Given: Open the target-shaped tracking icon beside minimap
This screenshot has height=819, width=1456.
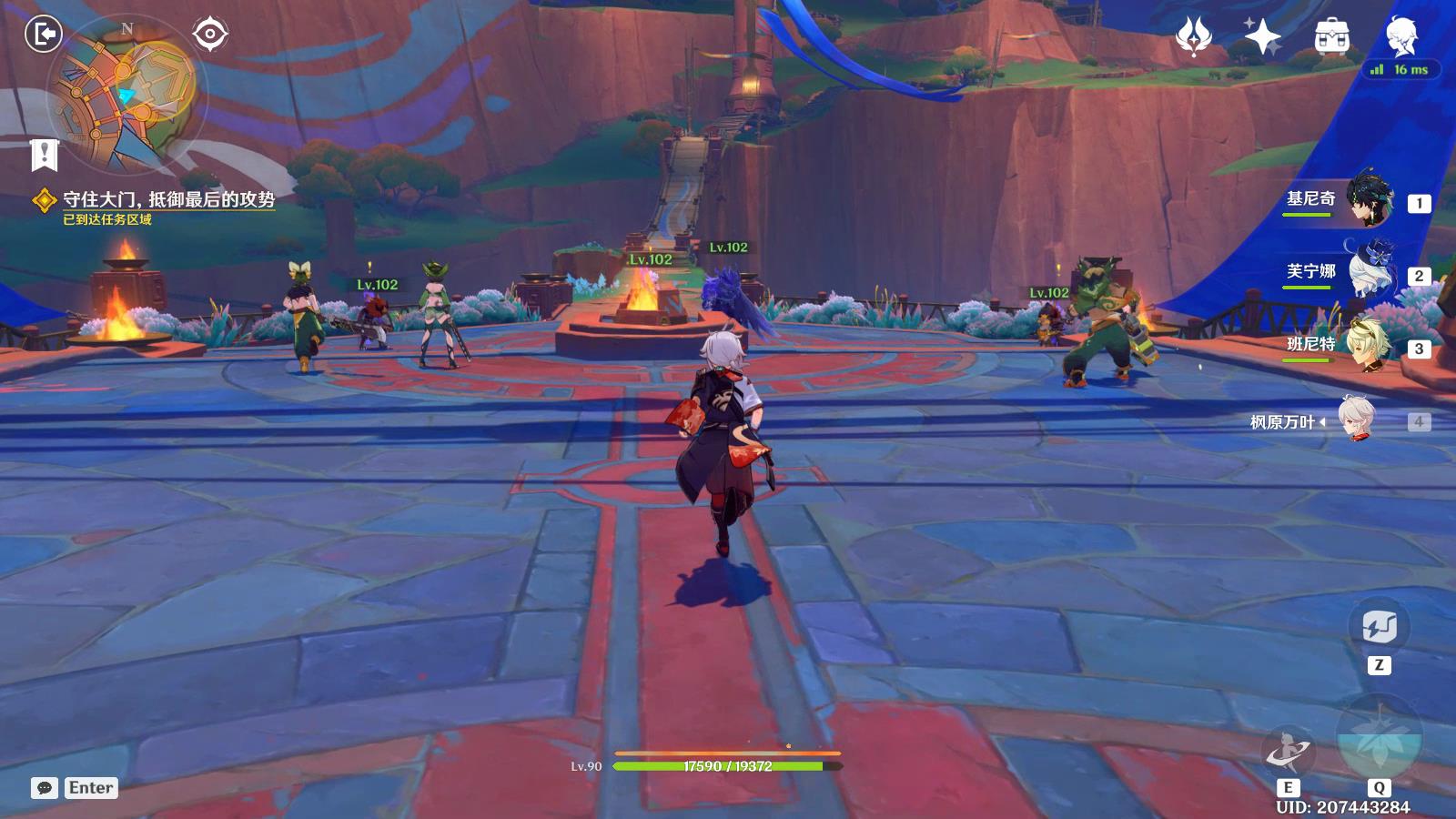Looking at the screenshot, I should (210, 35).
